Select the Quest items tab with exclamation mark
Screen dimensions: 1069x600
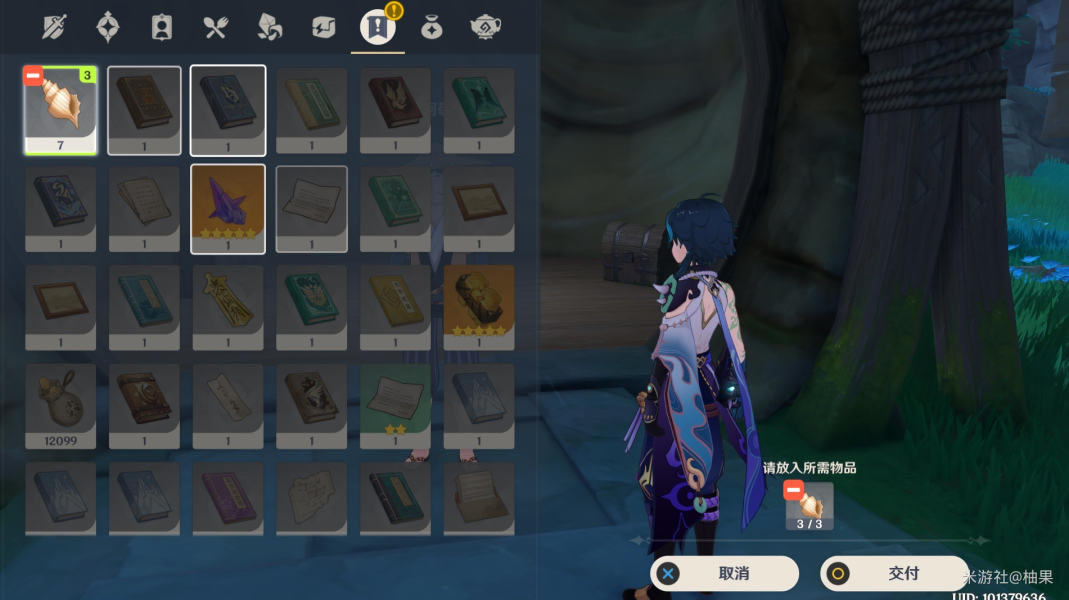point(378,27)
